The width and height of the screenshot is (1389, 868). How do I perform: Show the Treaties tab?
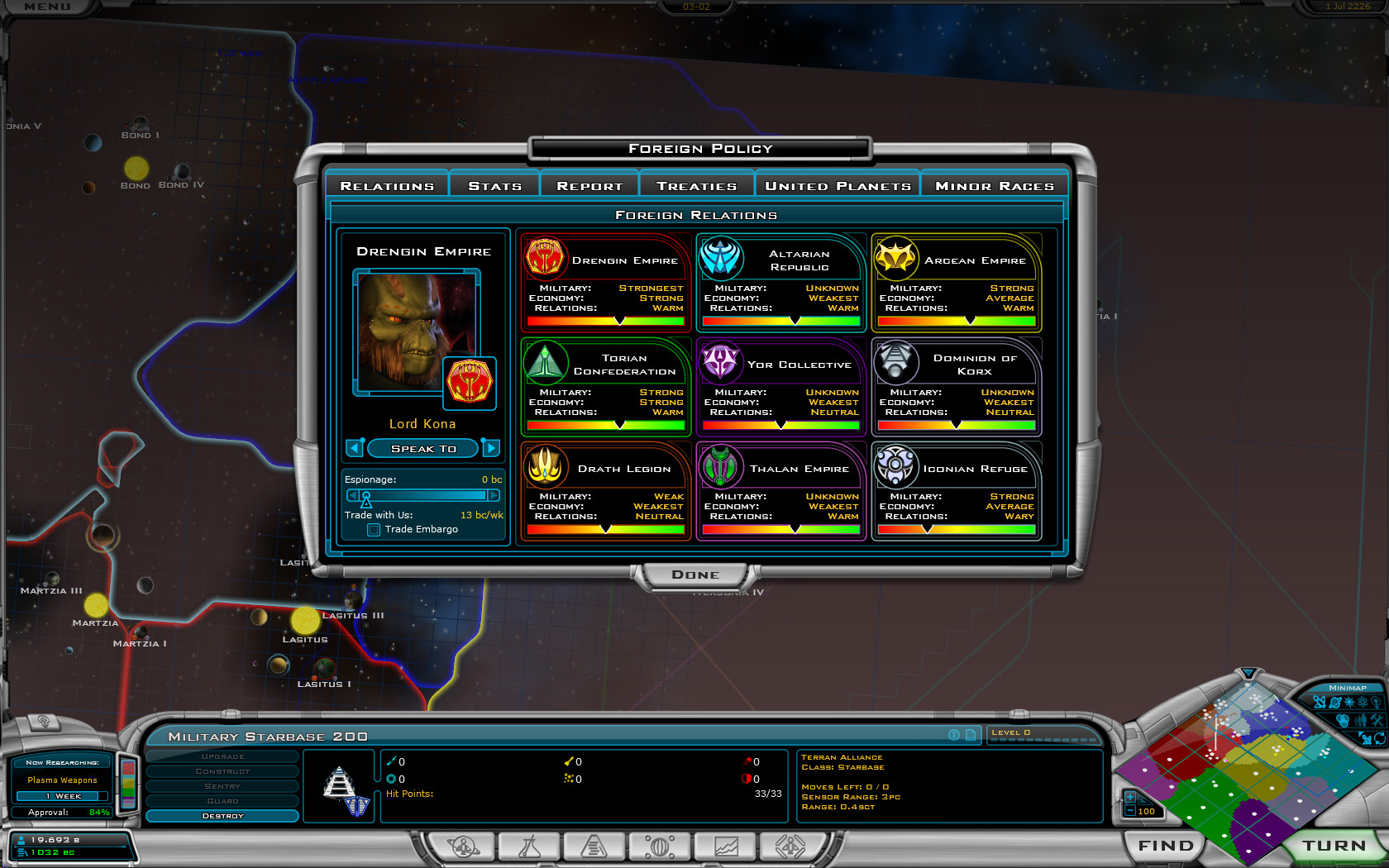696,186
